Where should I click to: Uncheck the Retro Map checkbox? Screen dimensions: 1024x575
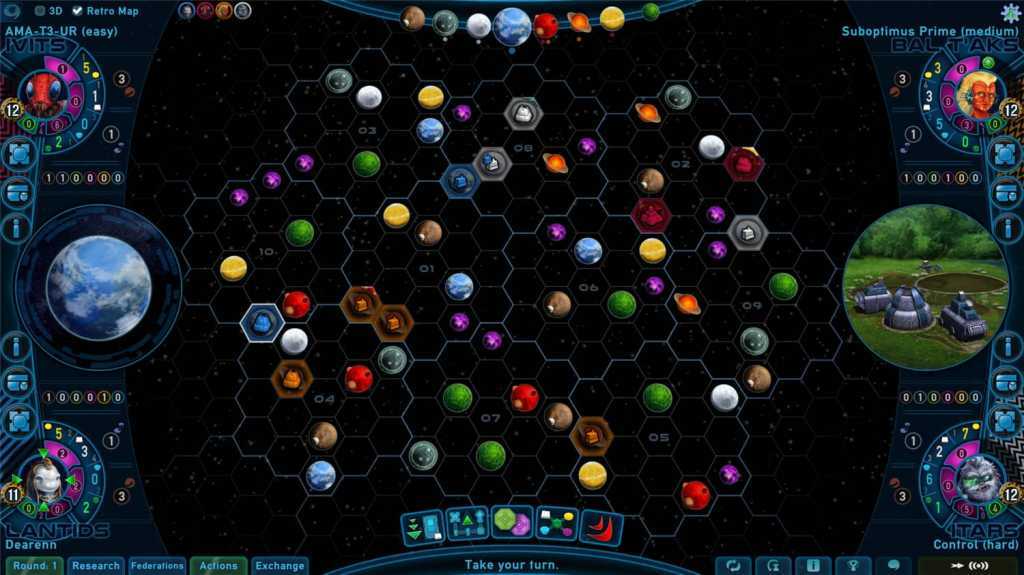(77, 11)
